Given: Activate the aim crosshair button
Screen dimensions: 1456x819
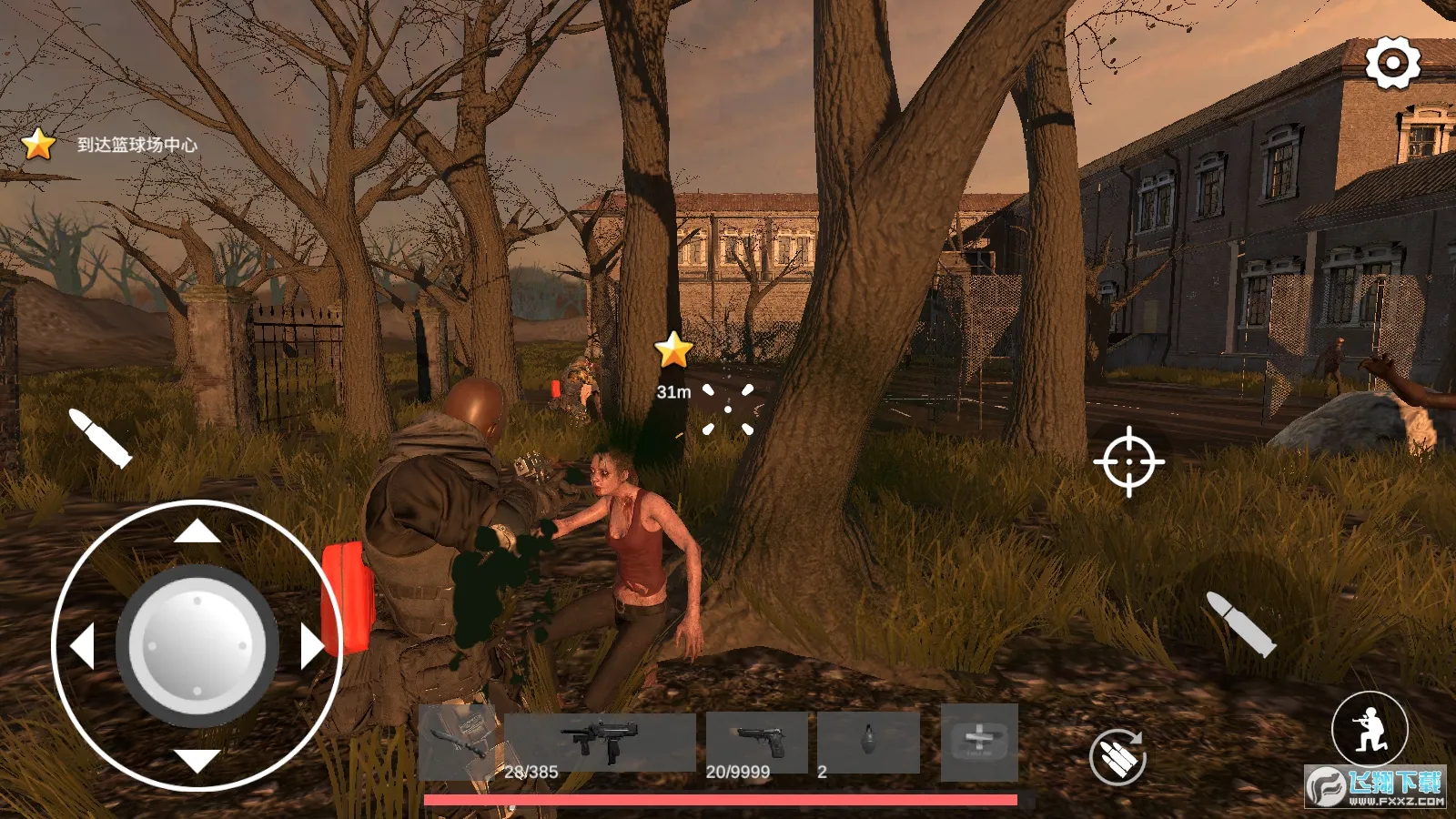Looking at the screenshot, I should 1128,461.
